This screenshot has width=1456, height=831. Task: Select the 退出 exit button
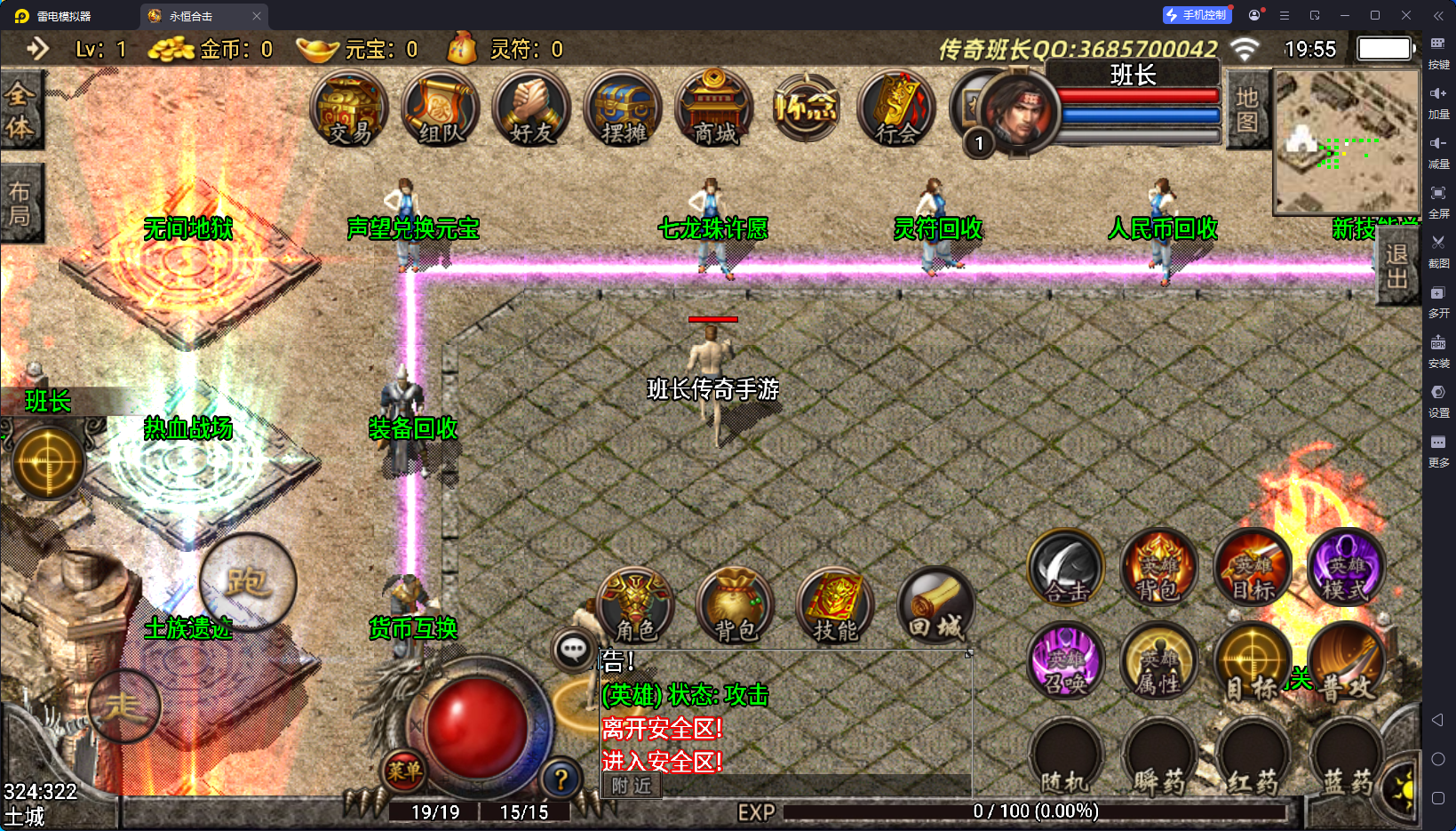click(1396, 267)
